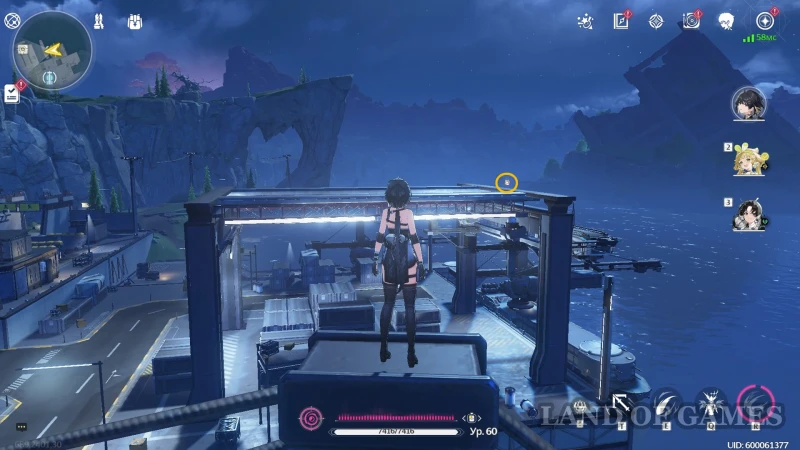800x450 pixels.
Task: Open the guidebook with compass icon
Action: coord(621,21)
